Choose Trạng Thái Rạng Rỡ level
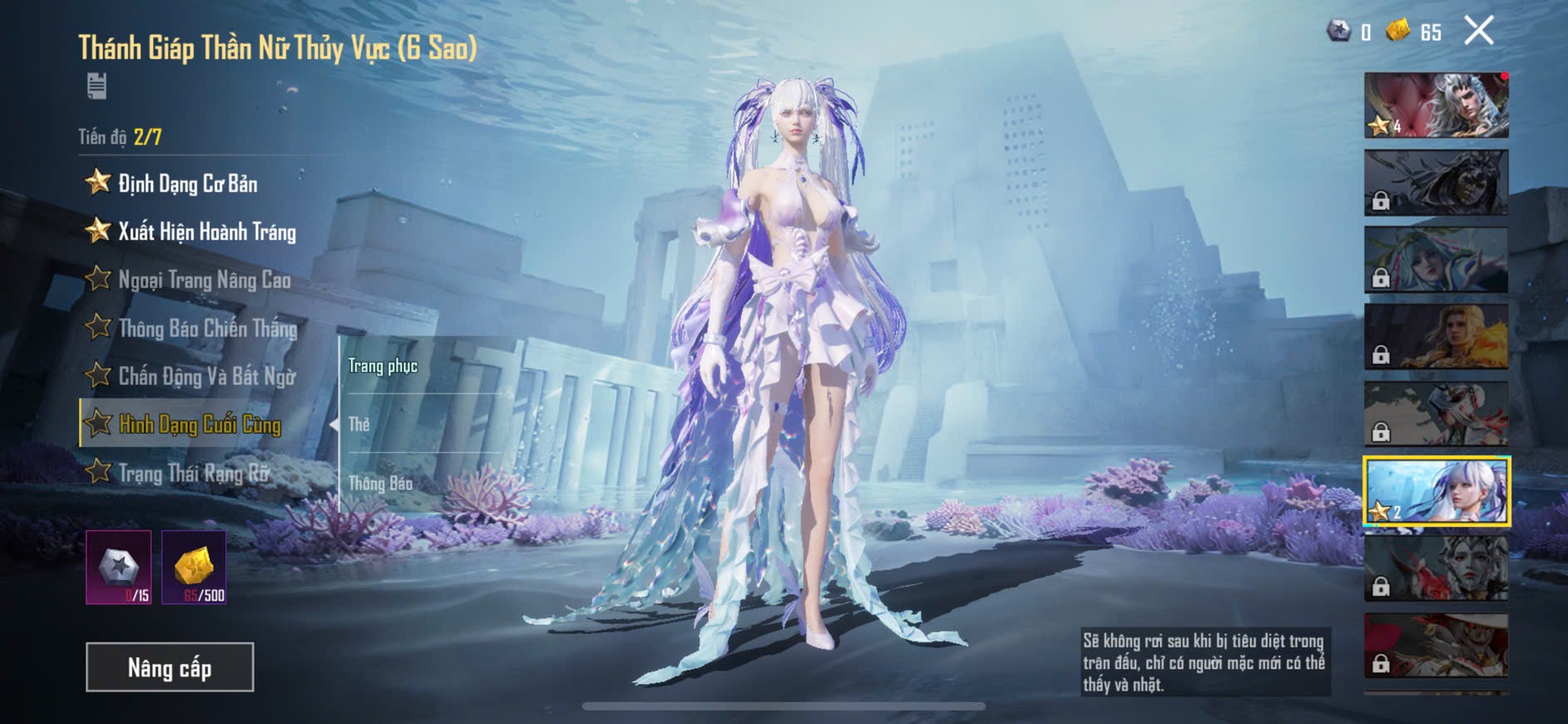 click(194, 473)
